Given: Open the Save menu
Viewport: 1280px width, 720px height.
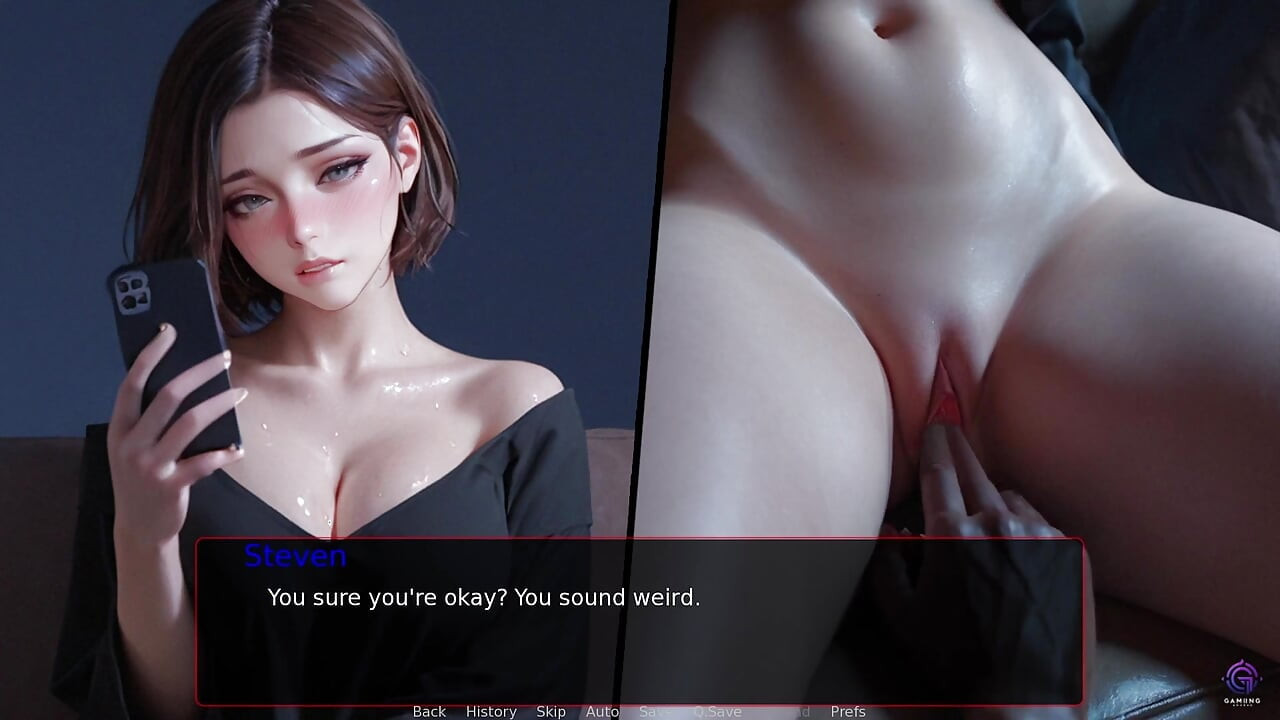Looking at the screenshot, I should 655,711.
